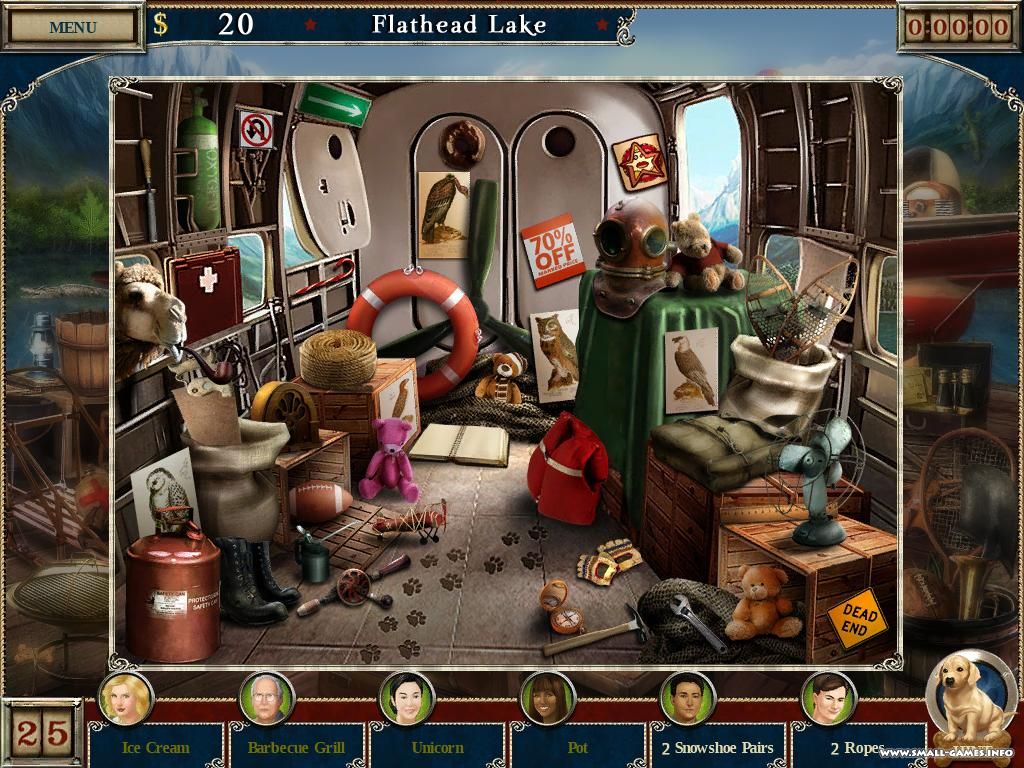Image resolution: width=1024 pixels, height=768 pixels.
Task: Select the Pot item label
Action: tap(577, 747)
